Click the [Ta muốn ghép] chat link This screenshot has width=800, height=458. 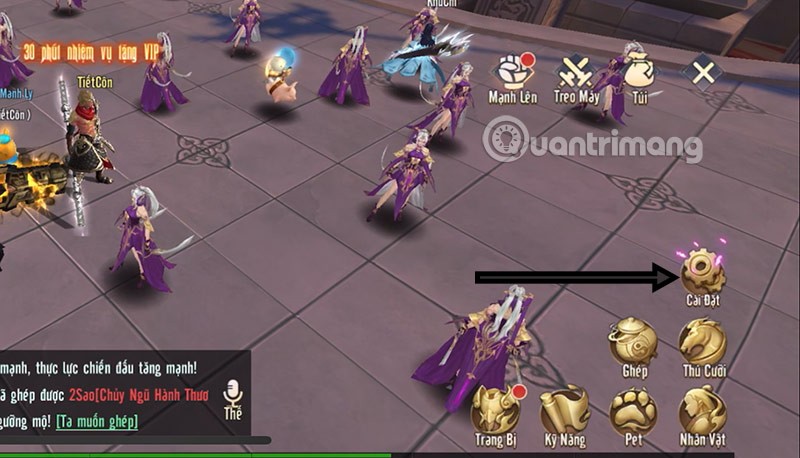pos(97,421)
